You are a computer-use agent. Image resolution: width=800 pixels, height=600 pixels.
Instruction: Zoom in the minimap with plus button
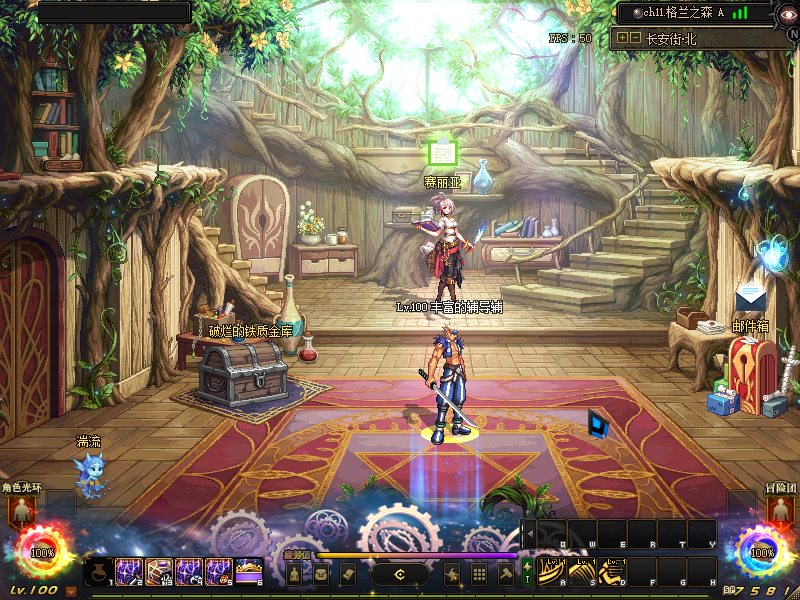click(x=623, y=38)
